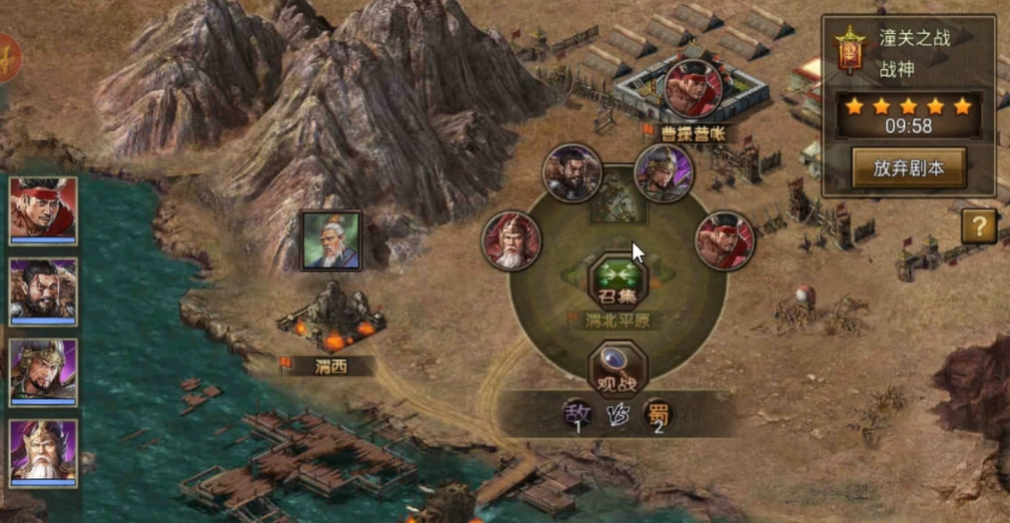
Task: Open the question mark help button
Action: pos(979,226)
